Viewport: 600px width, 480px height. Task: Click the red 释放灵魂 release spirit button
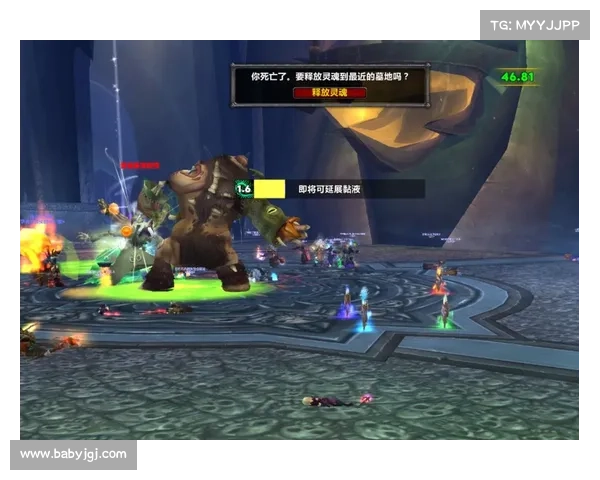(x=329, y=91)
